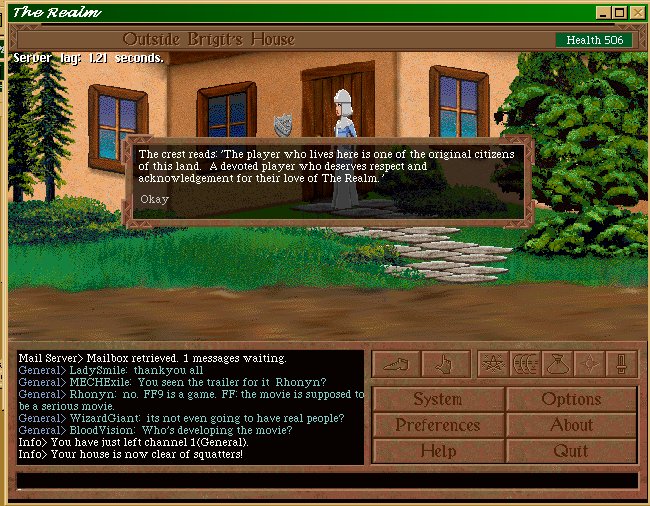Close the Realm window

pyautogui.click(x=637, y=12)
